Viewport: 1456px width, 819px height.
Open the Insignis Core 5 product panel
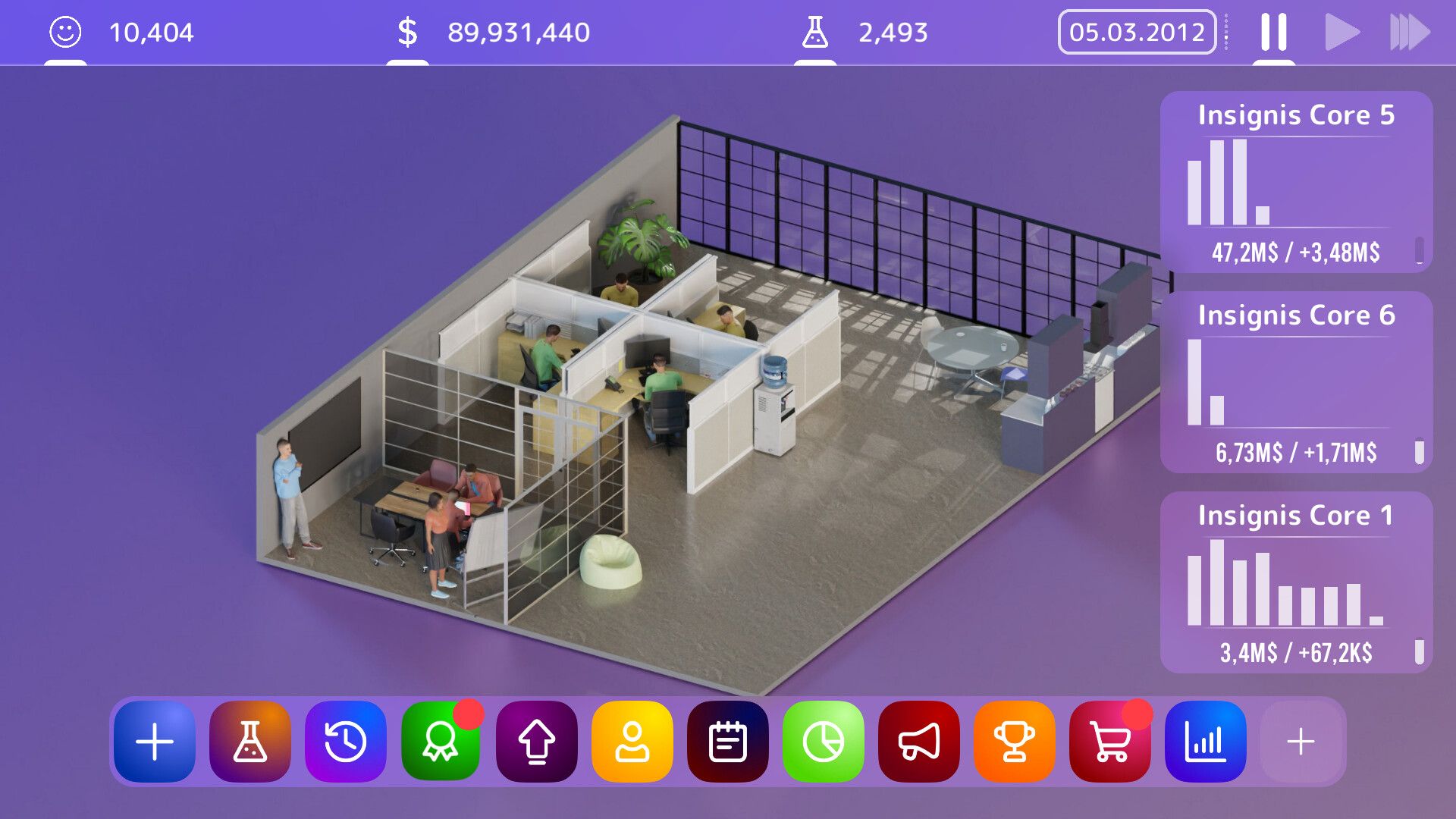coord(1294,182)
